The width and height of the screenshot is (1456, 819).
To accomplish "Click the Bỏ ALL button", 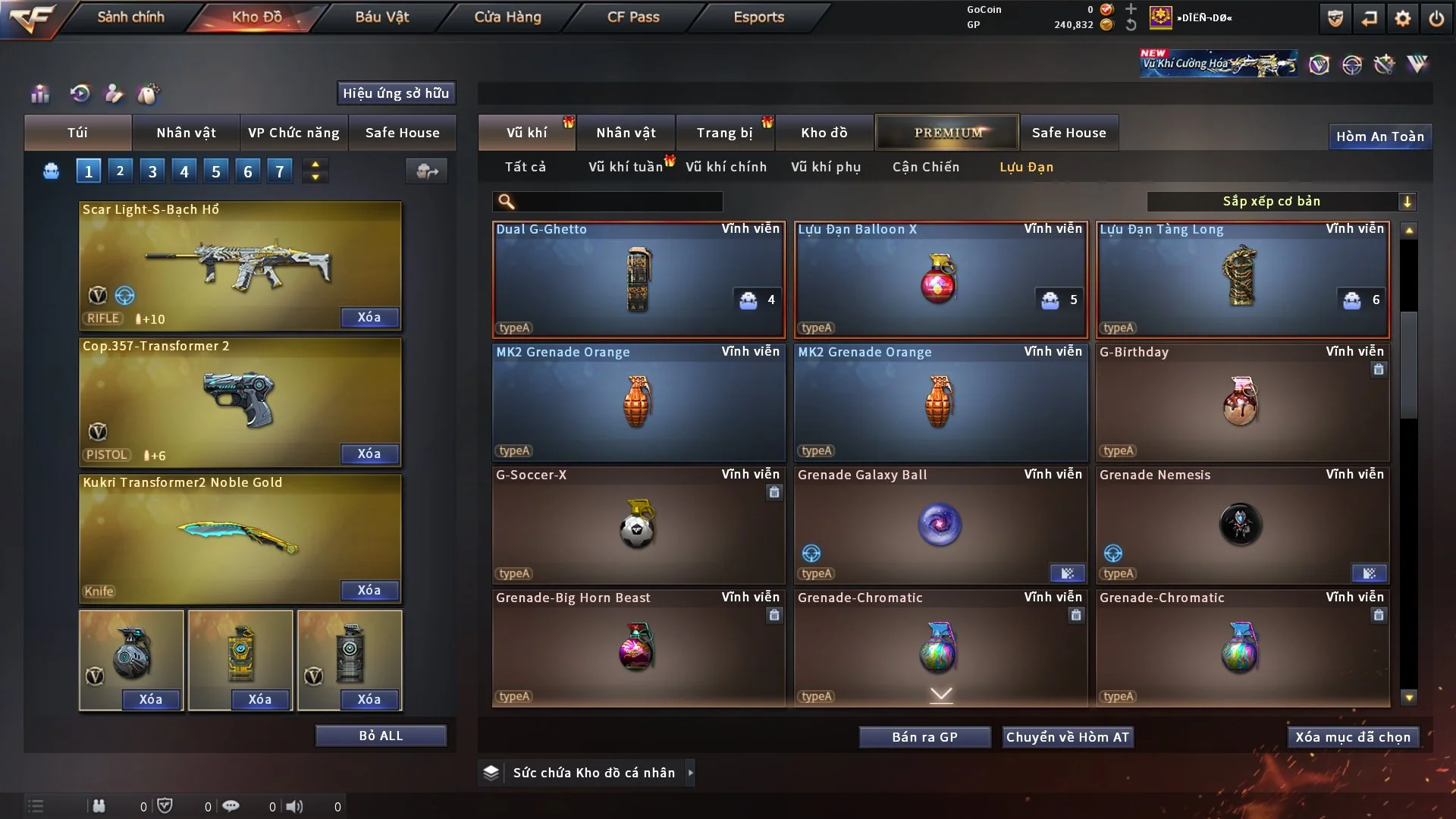I will [x=381, y=736].
